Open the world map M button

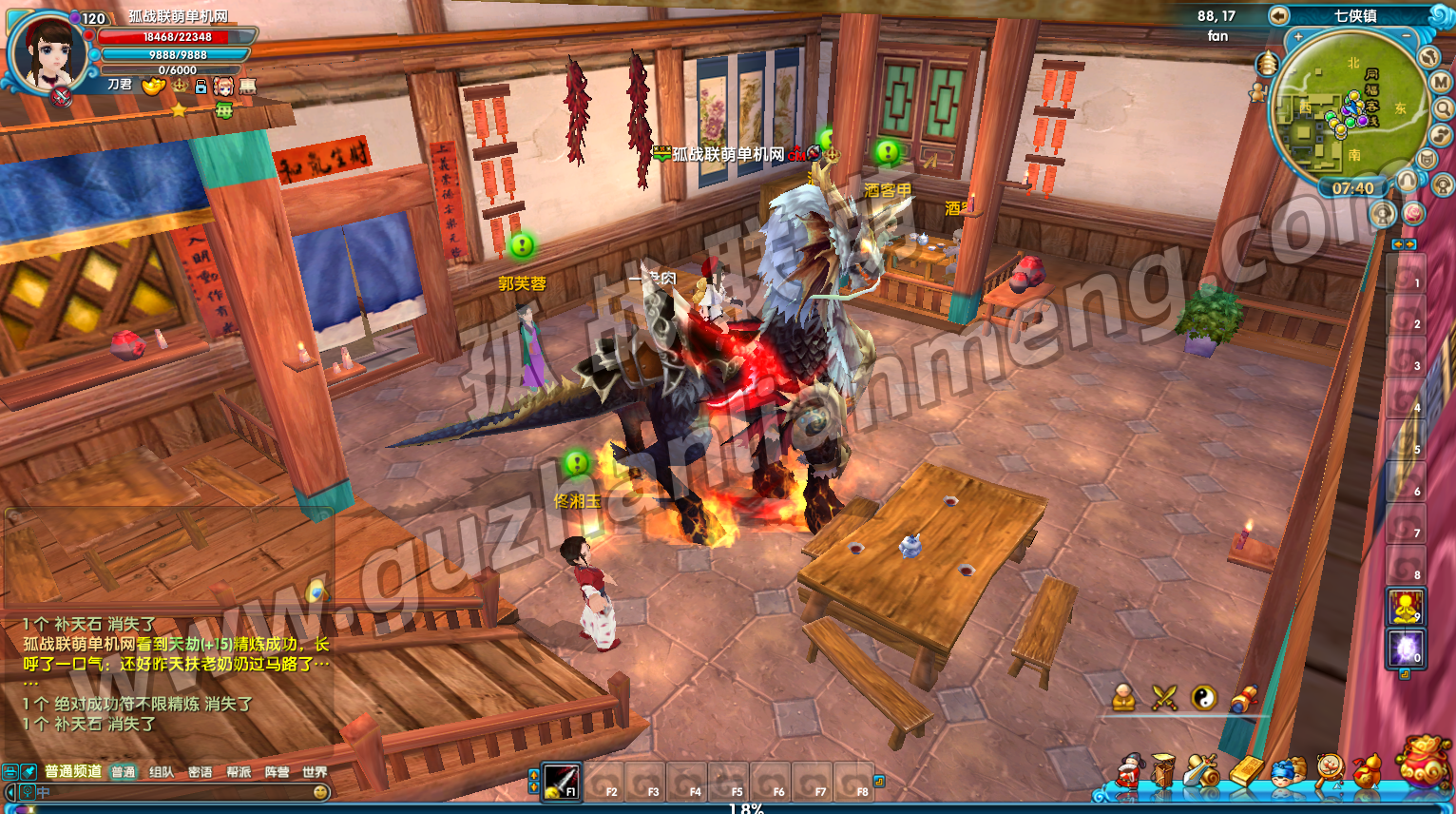click(x=1441, y=83)
